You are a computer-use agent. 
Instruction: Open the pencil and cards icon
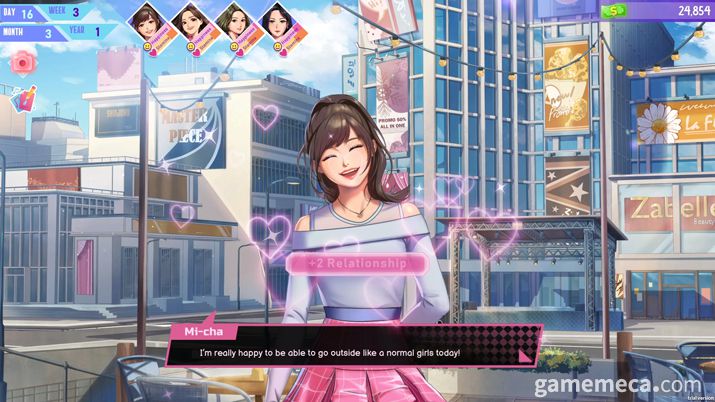[x=21, y=98]
